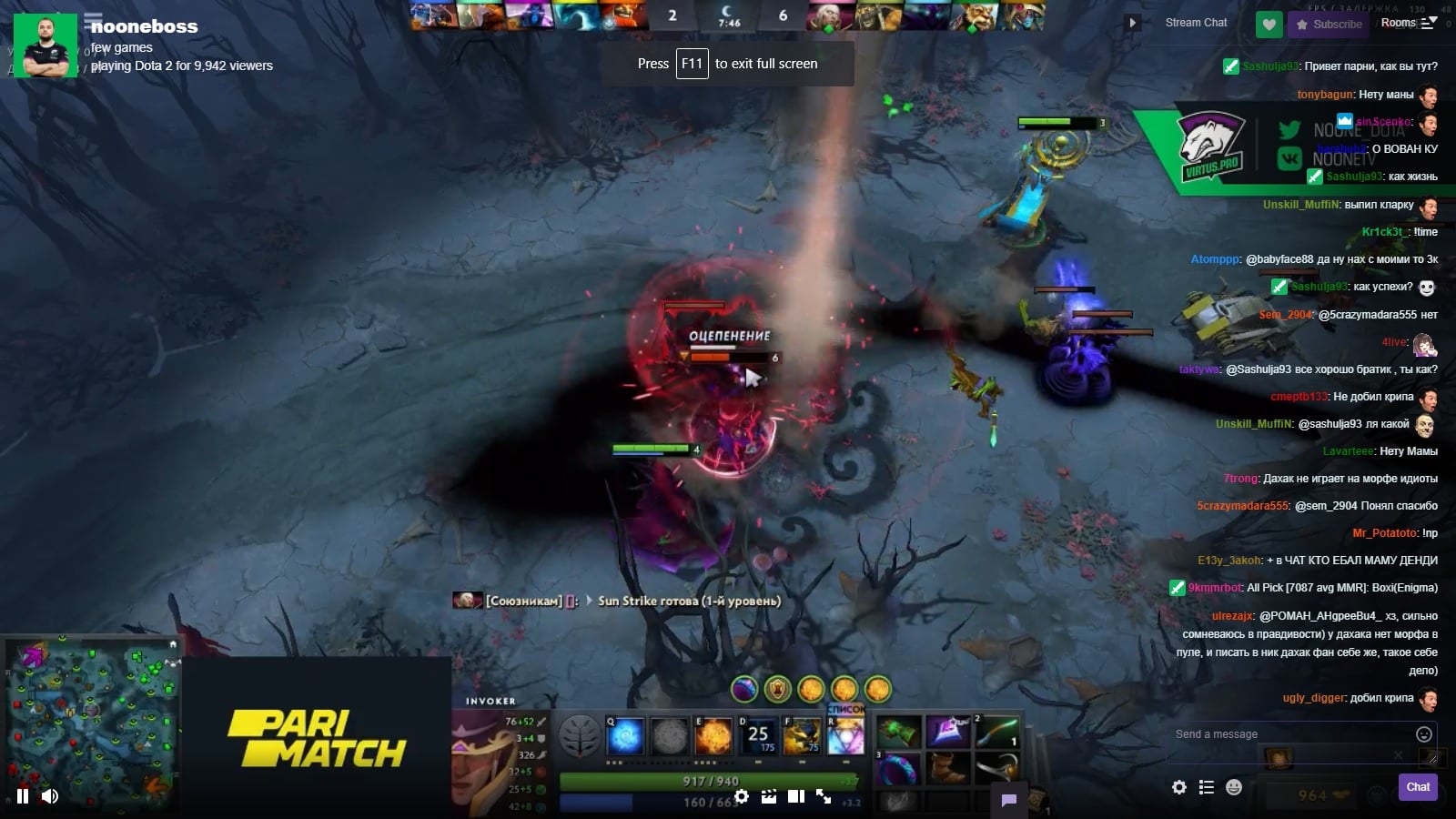Screen dimensions: 1456x819
Task: Open the video player settings gear
Action: point(742,795)
